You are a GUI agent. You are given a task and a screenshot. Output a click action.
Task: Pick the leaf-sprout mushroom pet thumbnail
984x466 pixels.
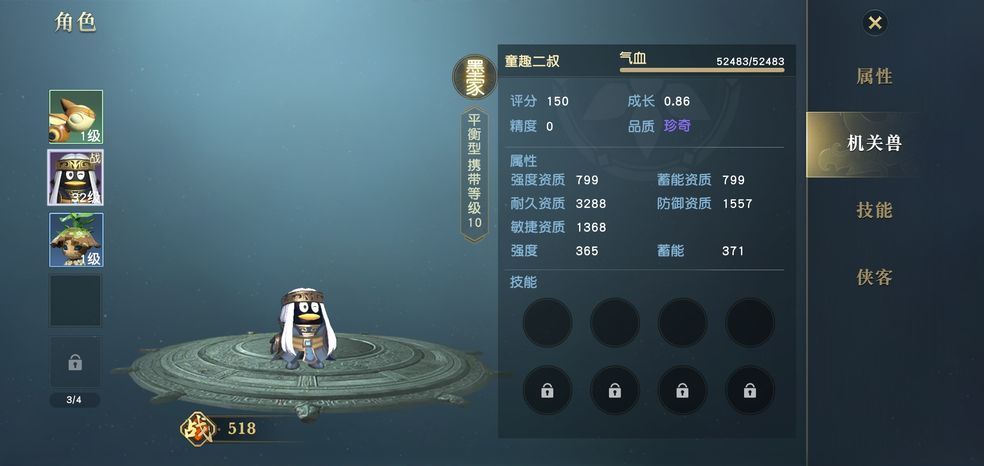point(76,240)
